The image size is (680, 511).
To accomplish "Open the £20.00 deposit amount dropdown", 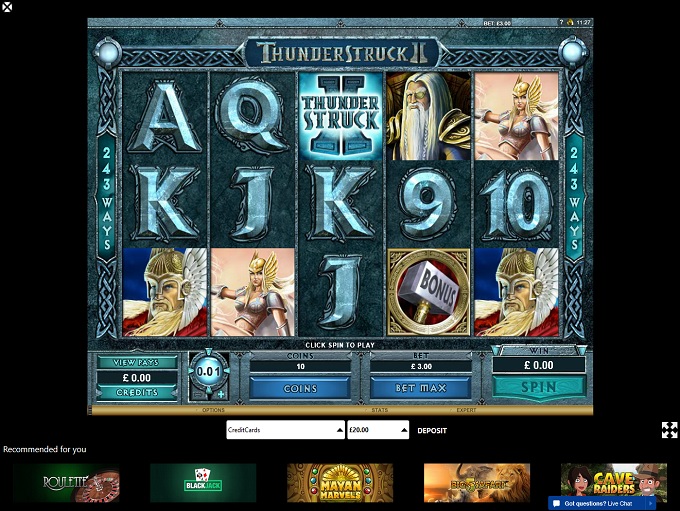I will (x=378, y=430).
